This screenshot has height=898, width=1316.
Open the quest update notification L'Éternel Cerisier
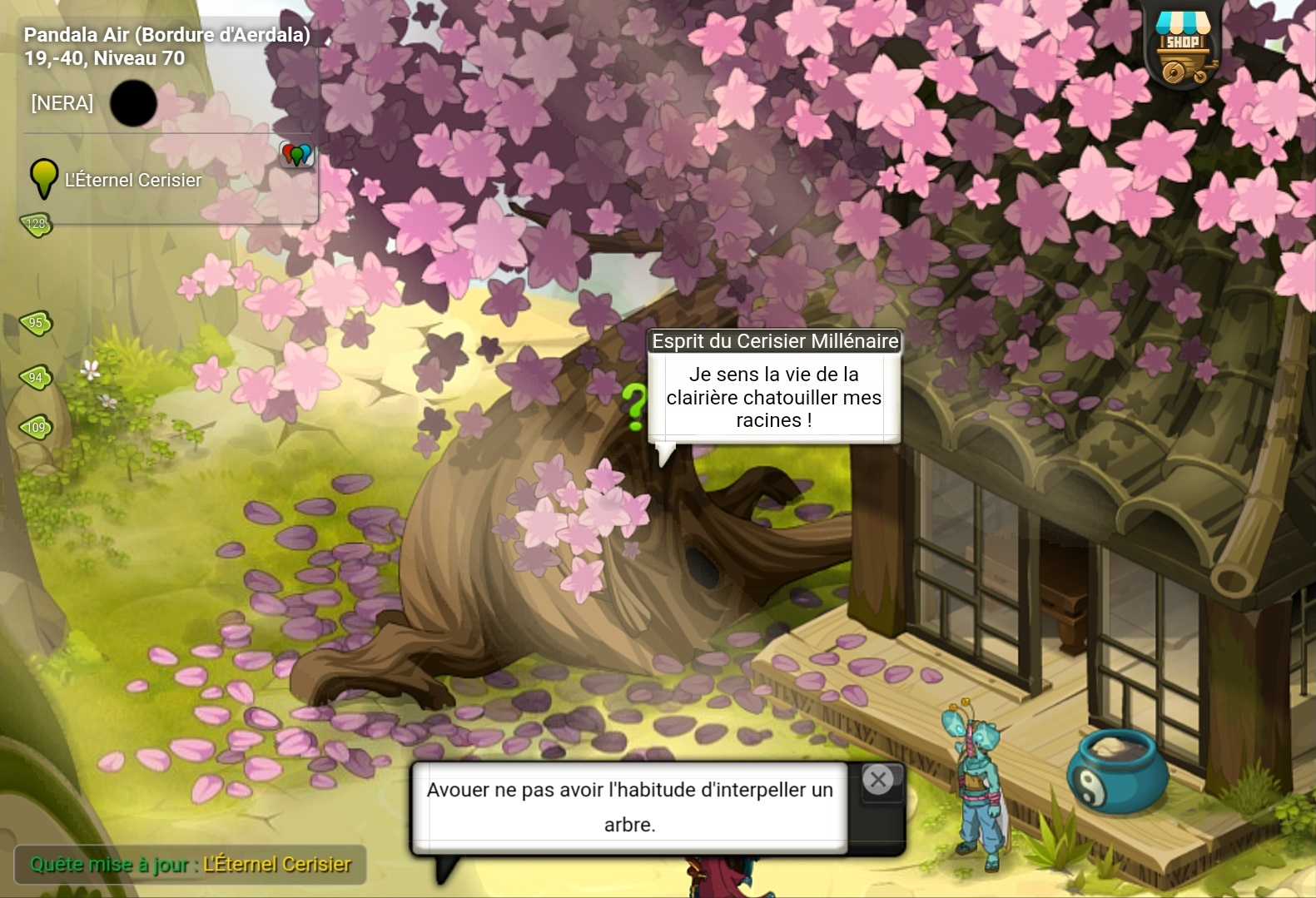pyautogui.click(x=191, y=865)
